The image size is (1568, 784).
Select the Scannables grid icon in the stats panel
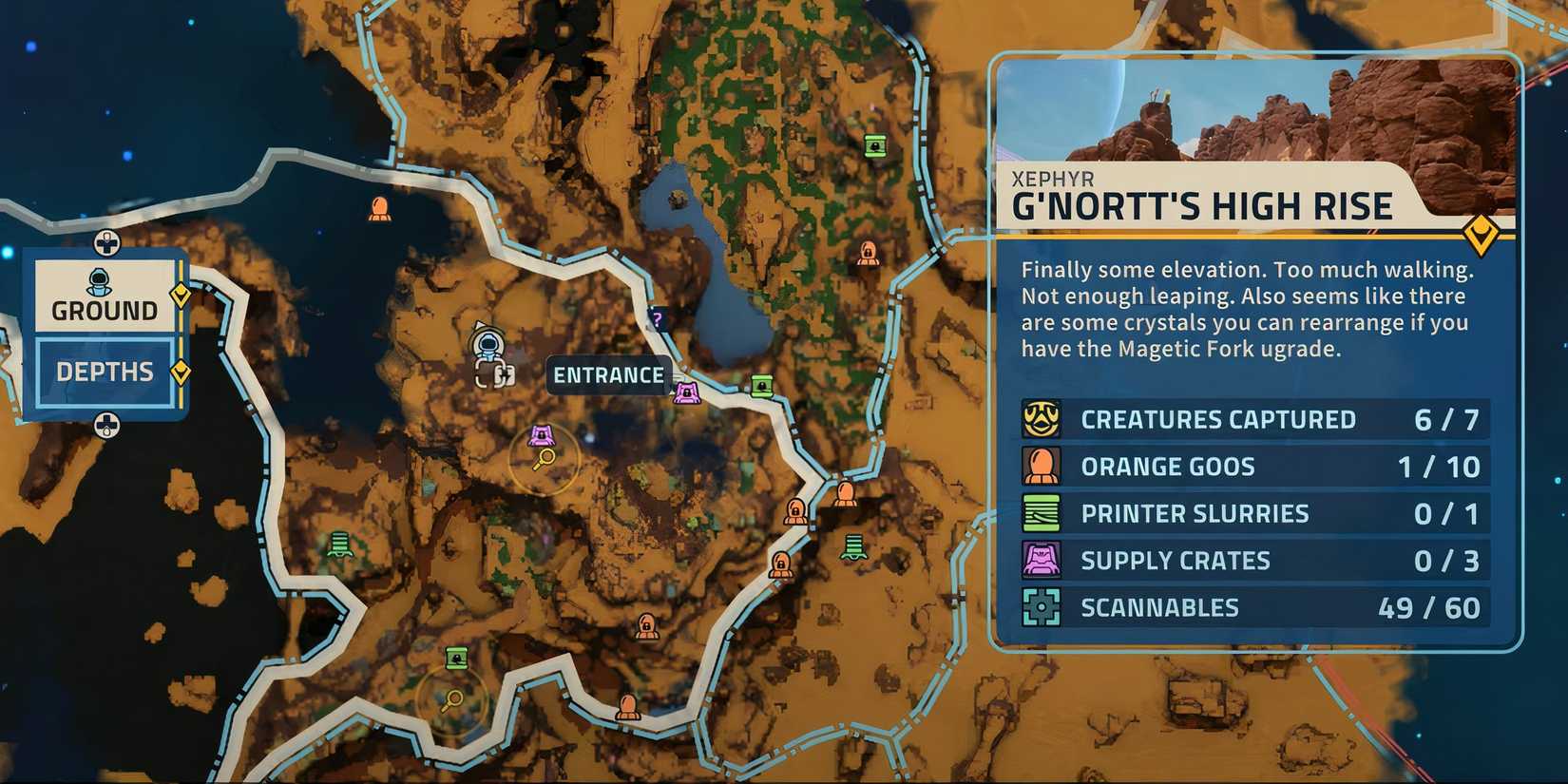click(x=1043, y=606)
